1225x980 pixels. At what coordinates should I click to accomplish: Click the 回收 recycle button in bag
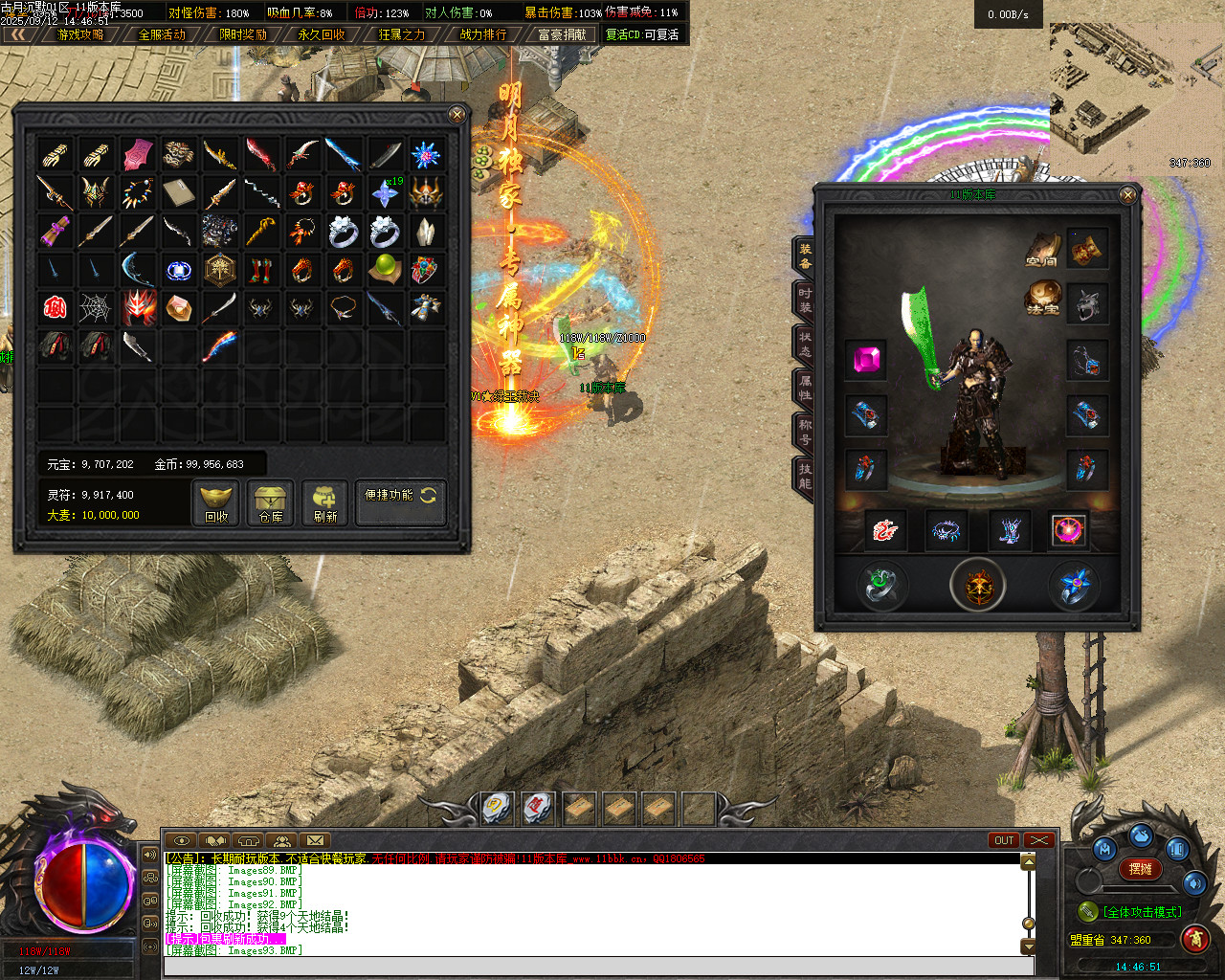coord(216,502)
